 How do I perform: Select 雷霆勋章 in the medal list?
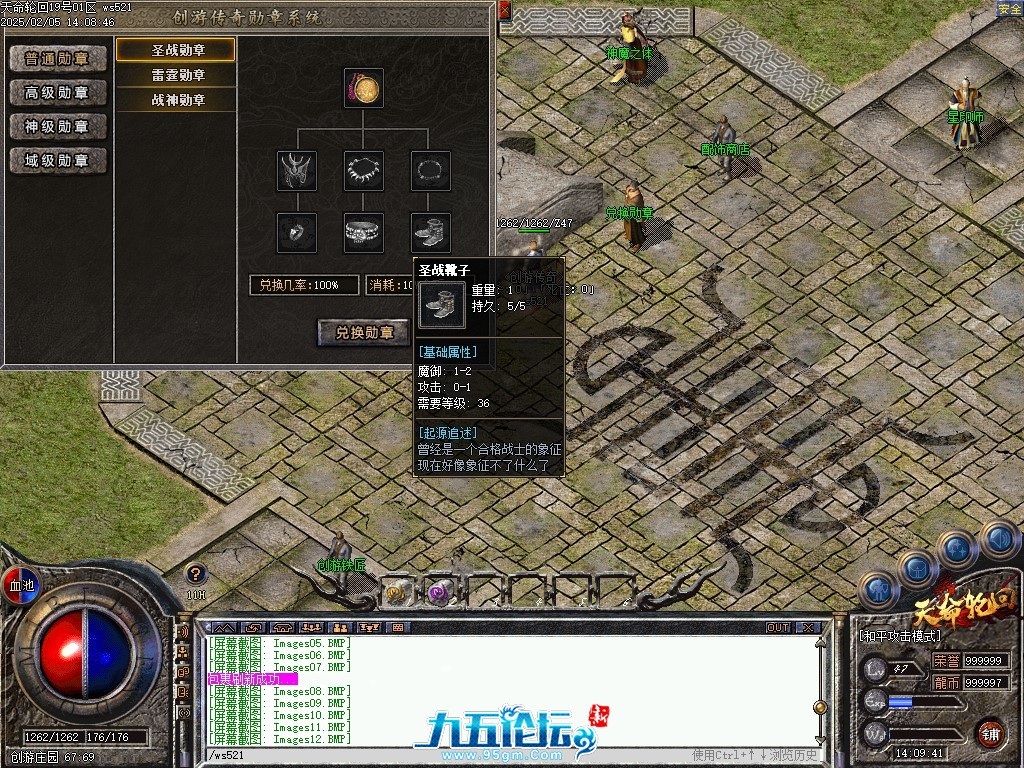[x=177, y=75]
